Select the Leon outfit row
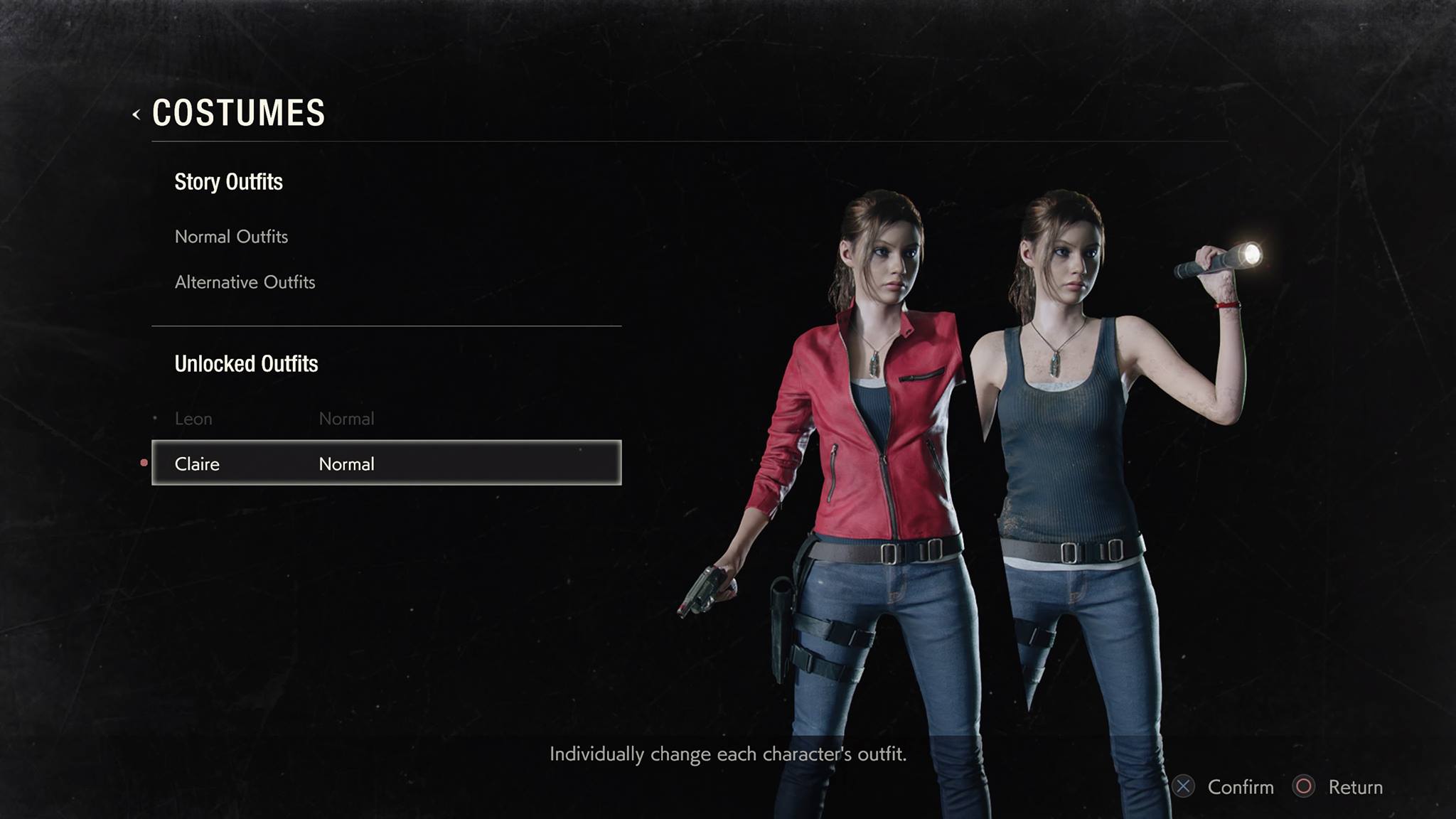Image resolution: width=1456 pixels, height=819 pixels. click(274, 419)
